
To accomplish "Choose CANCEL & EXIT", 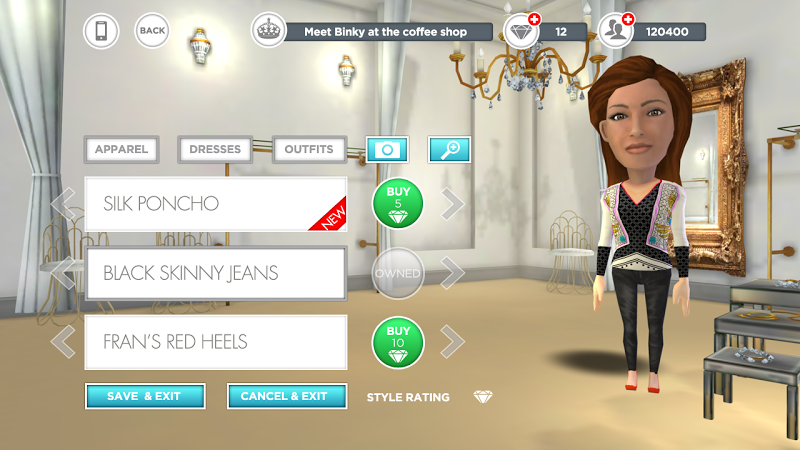I will coord(286,396).
